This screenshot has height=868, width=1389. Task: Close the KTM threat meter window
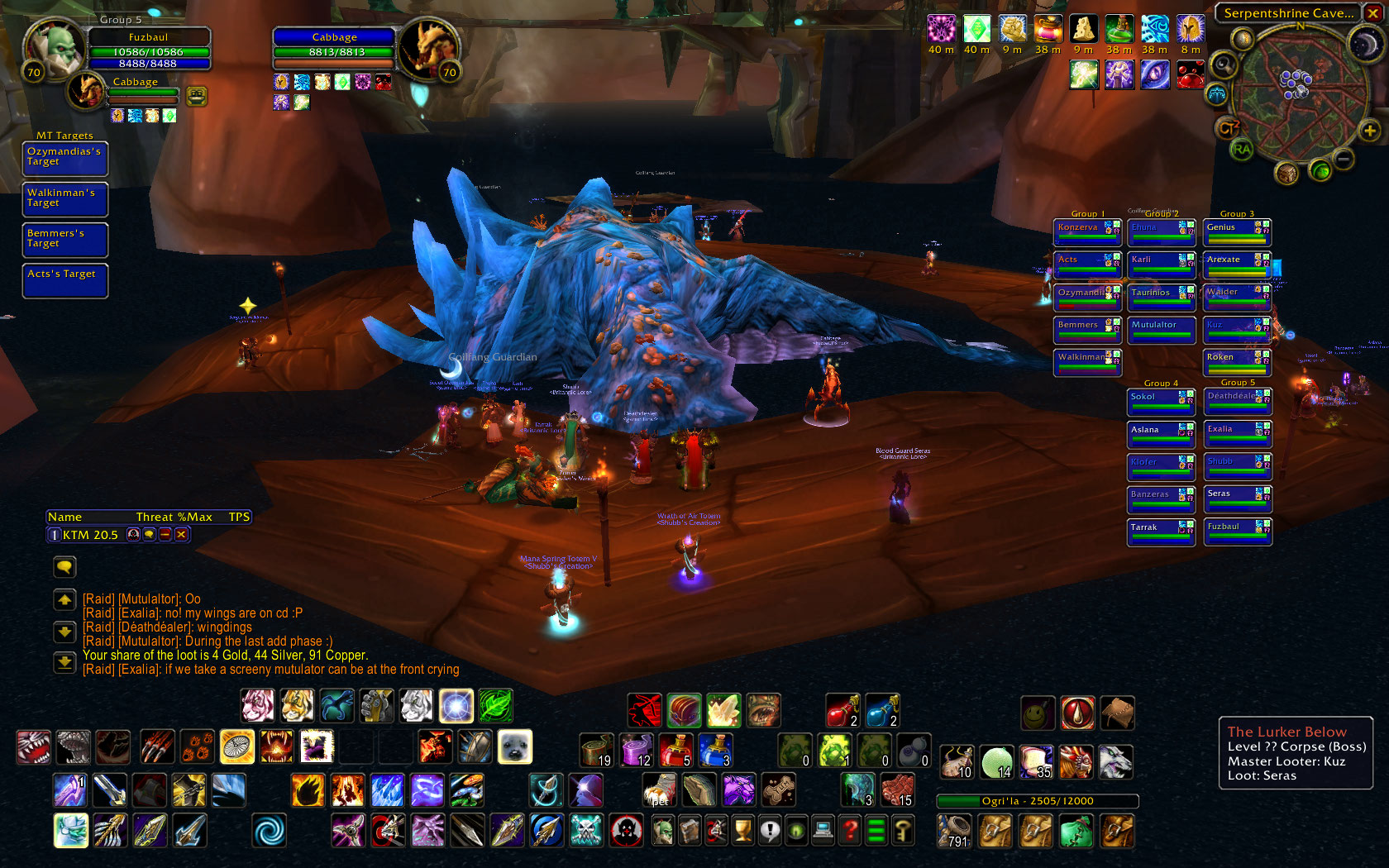coord(181,535)
